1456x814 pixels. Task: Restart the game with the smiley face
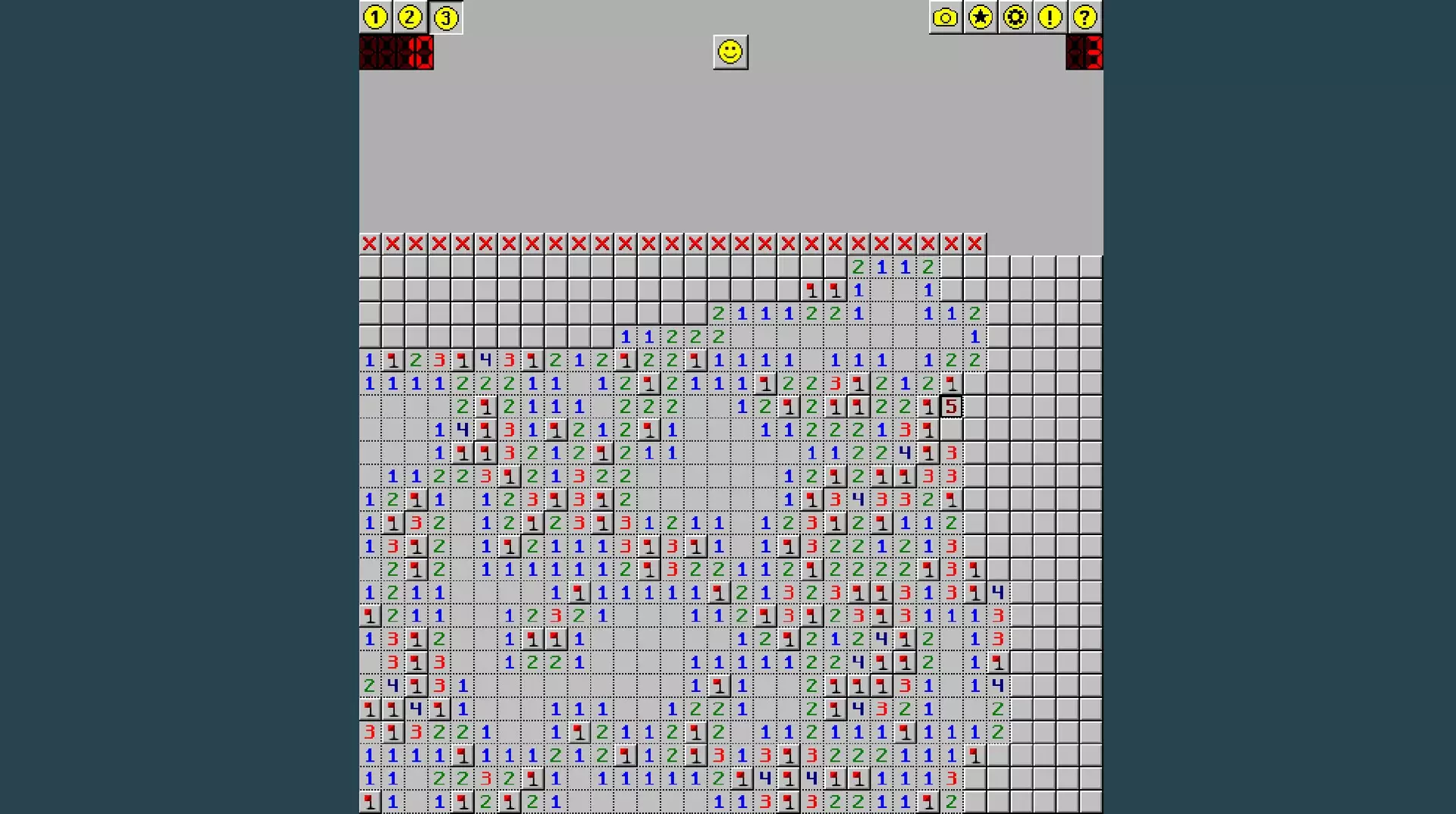click(730, 52)
